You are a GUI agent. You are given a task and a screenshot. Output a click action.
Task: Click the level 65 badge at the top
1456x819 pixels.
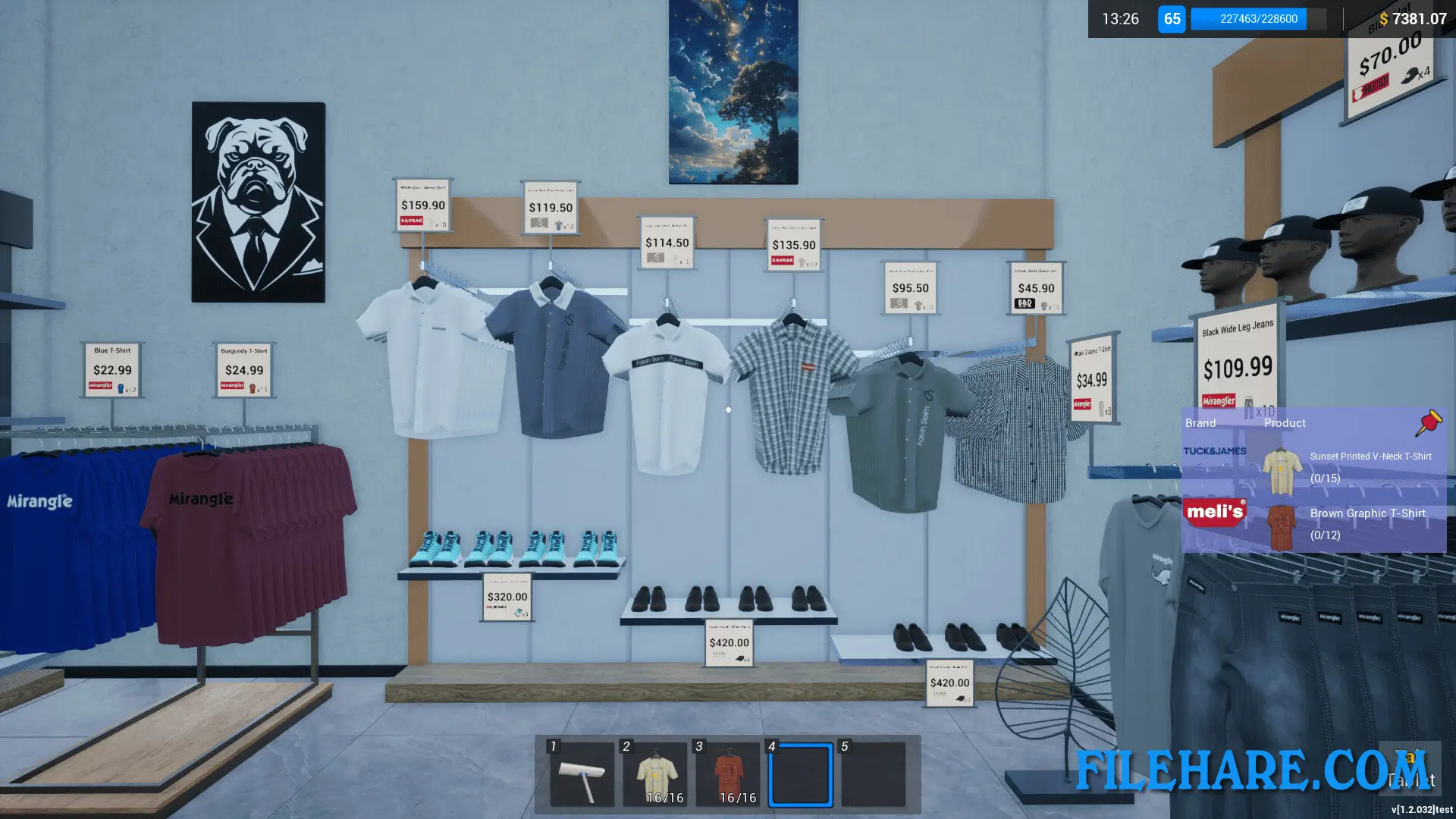coord(1172,20)
